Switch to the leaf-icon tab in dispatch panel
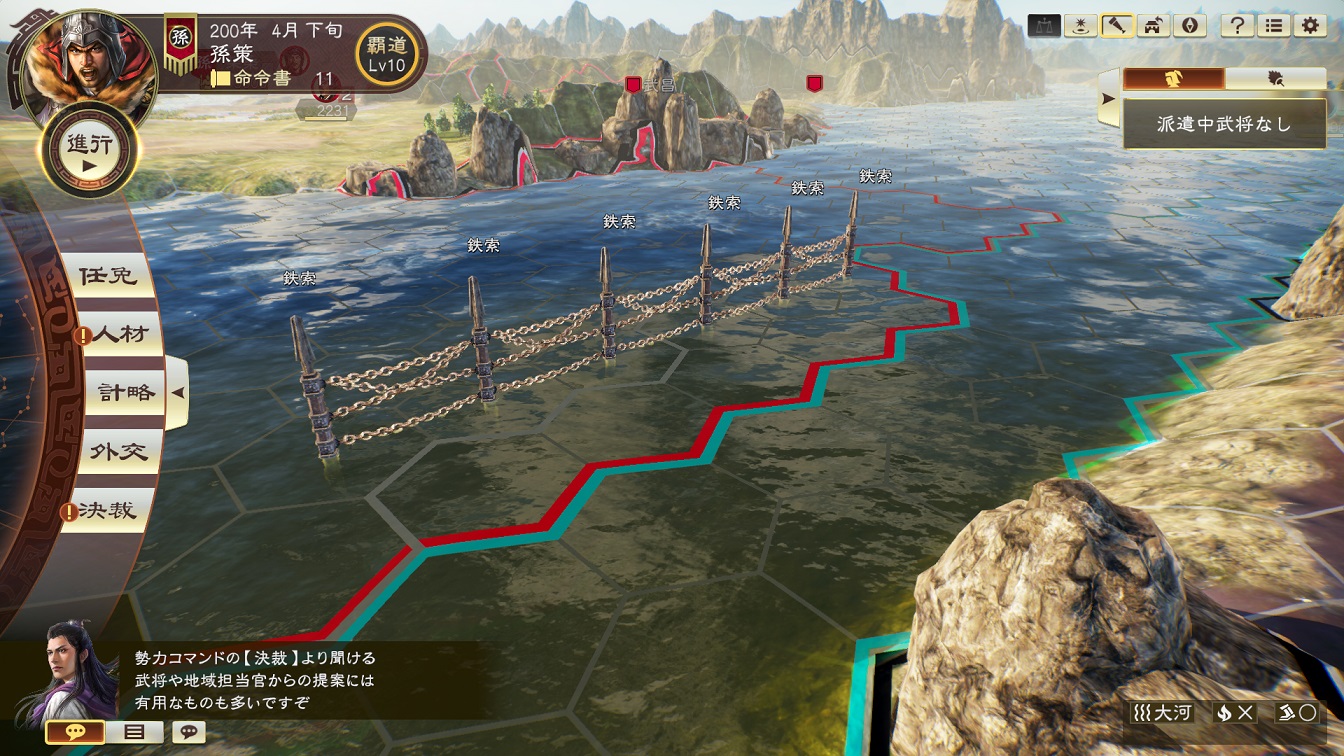The height and width of the screenshot is (756, 1344). coord(1275,79)
